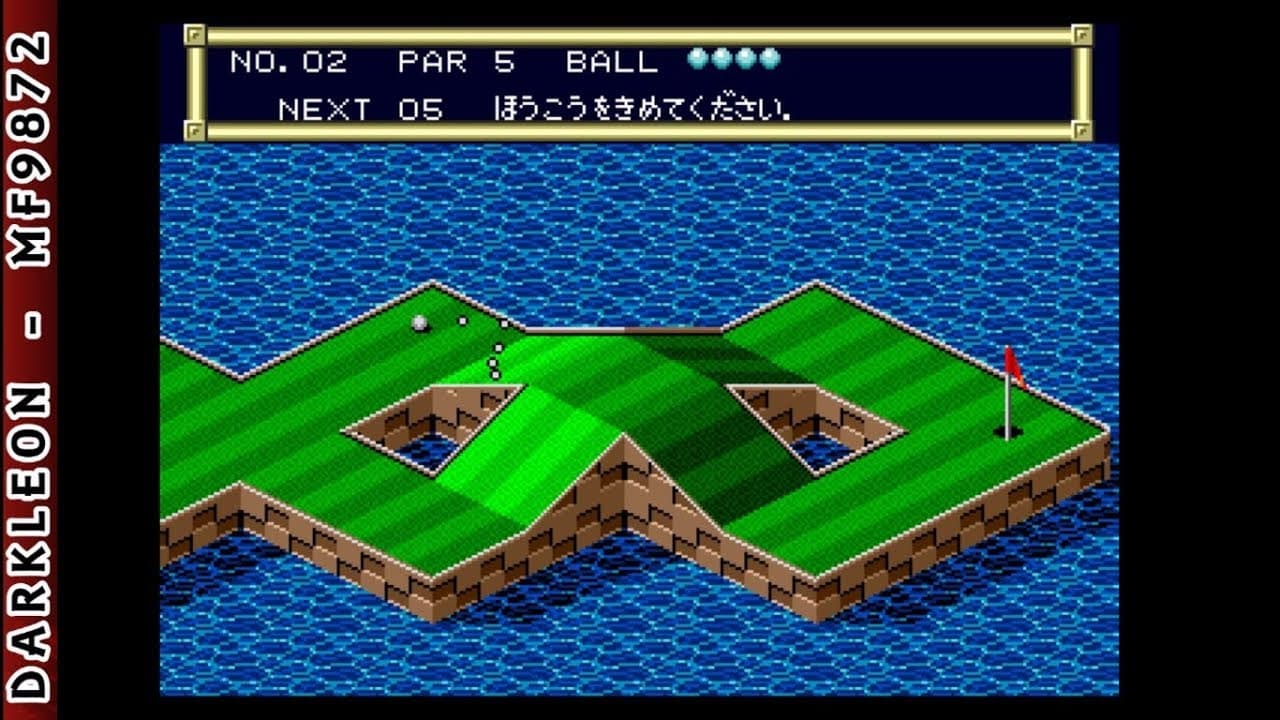Select the first BALL stock icon
Image resolution: width=1280 pixels, height=720 pixels.
[697, 59]
